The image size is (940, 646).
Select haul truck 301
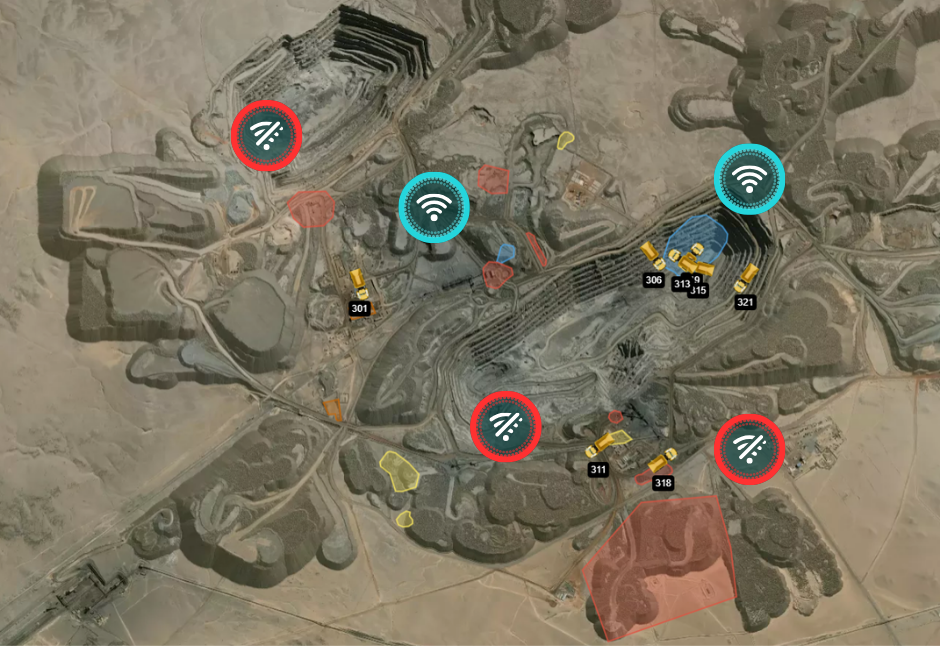tap(359, 283)
